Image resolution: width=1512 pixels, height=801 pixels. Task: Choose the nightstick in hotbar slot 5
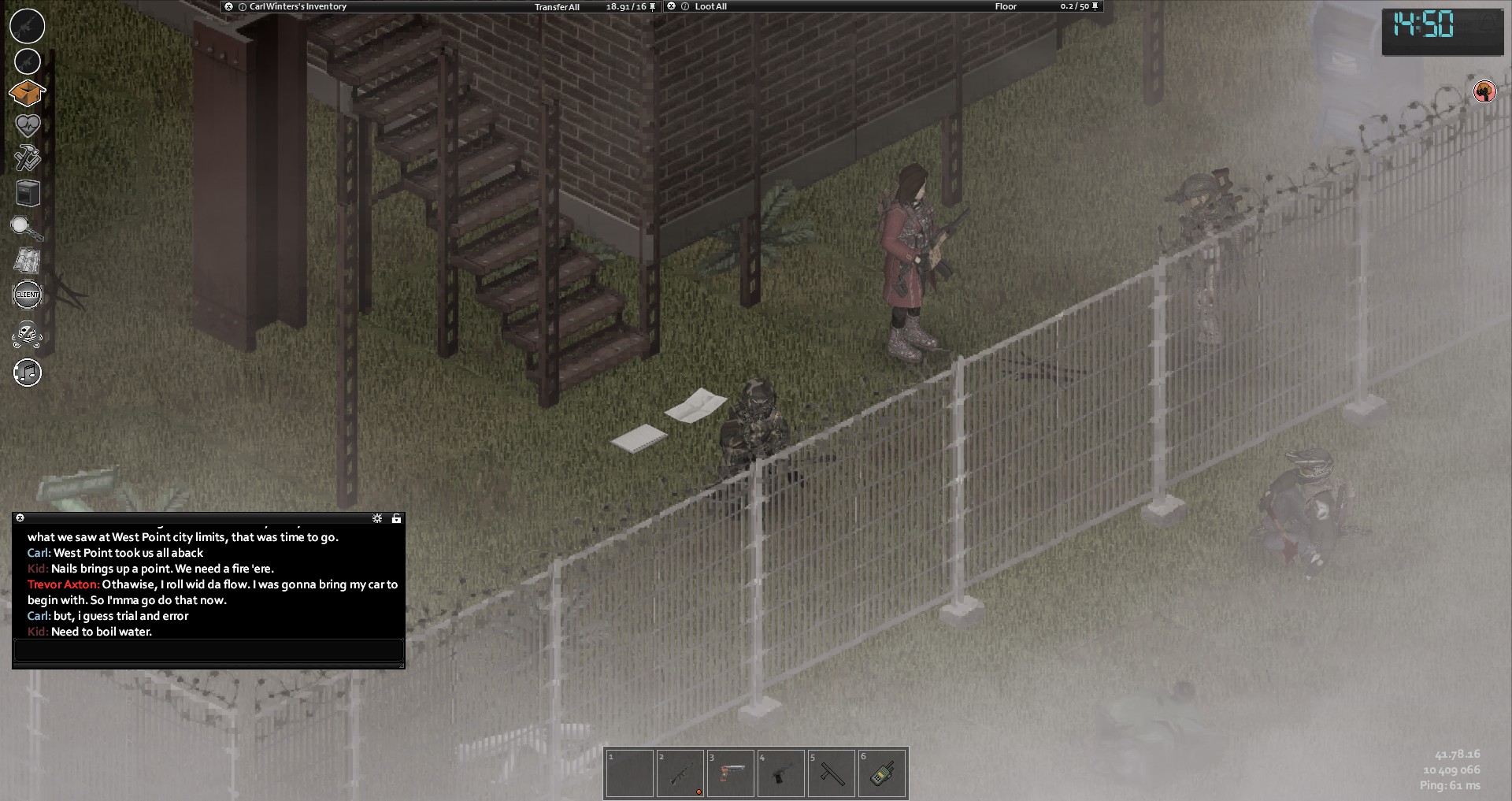click(x=832, y=773)
